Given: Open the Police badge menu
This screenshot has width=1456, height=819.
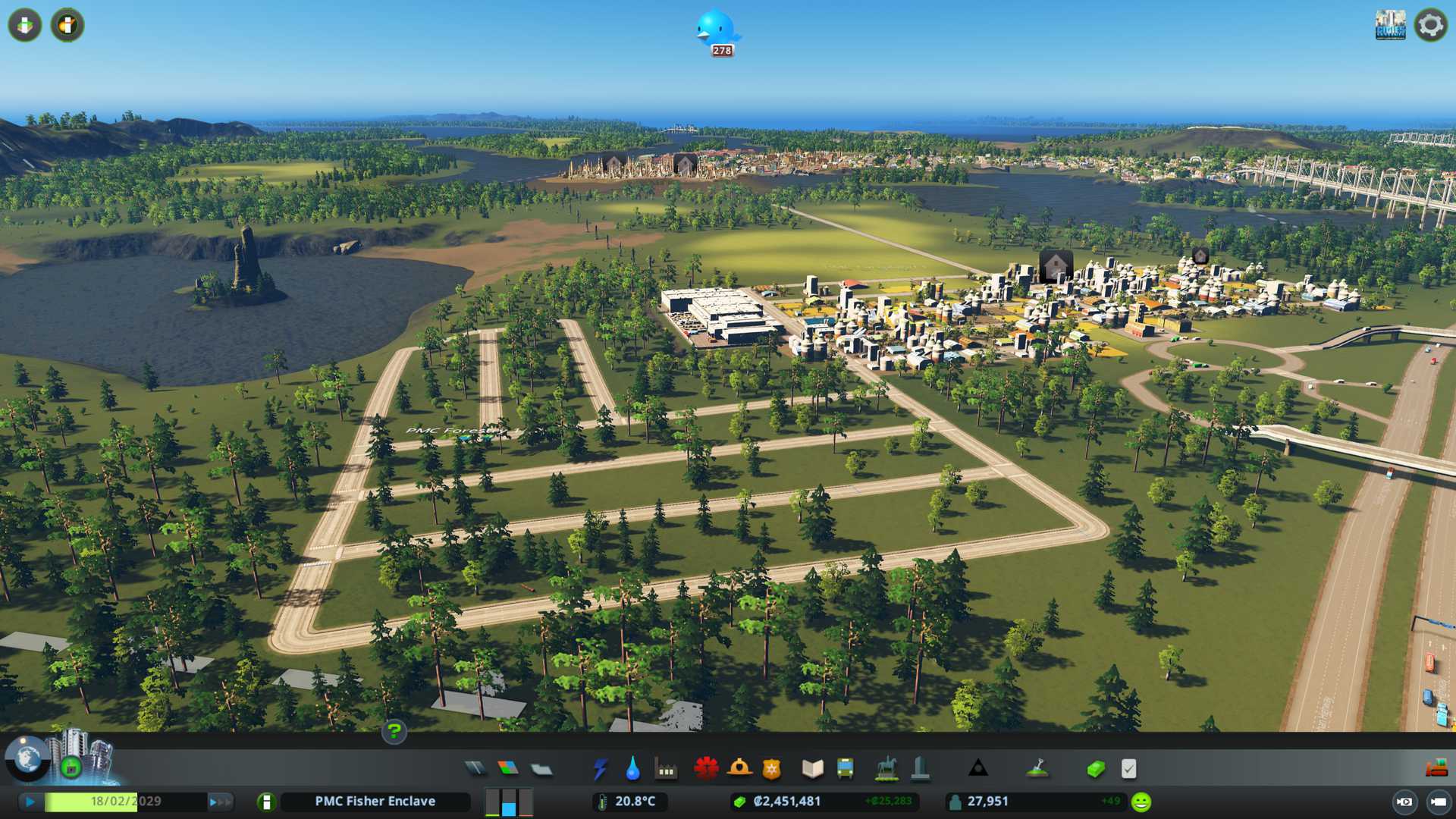Looking at the screenshot, I should point(771,769).
